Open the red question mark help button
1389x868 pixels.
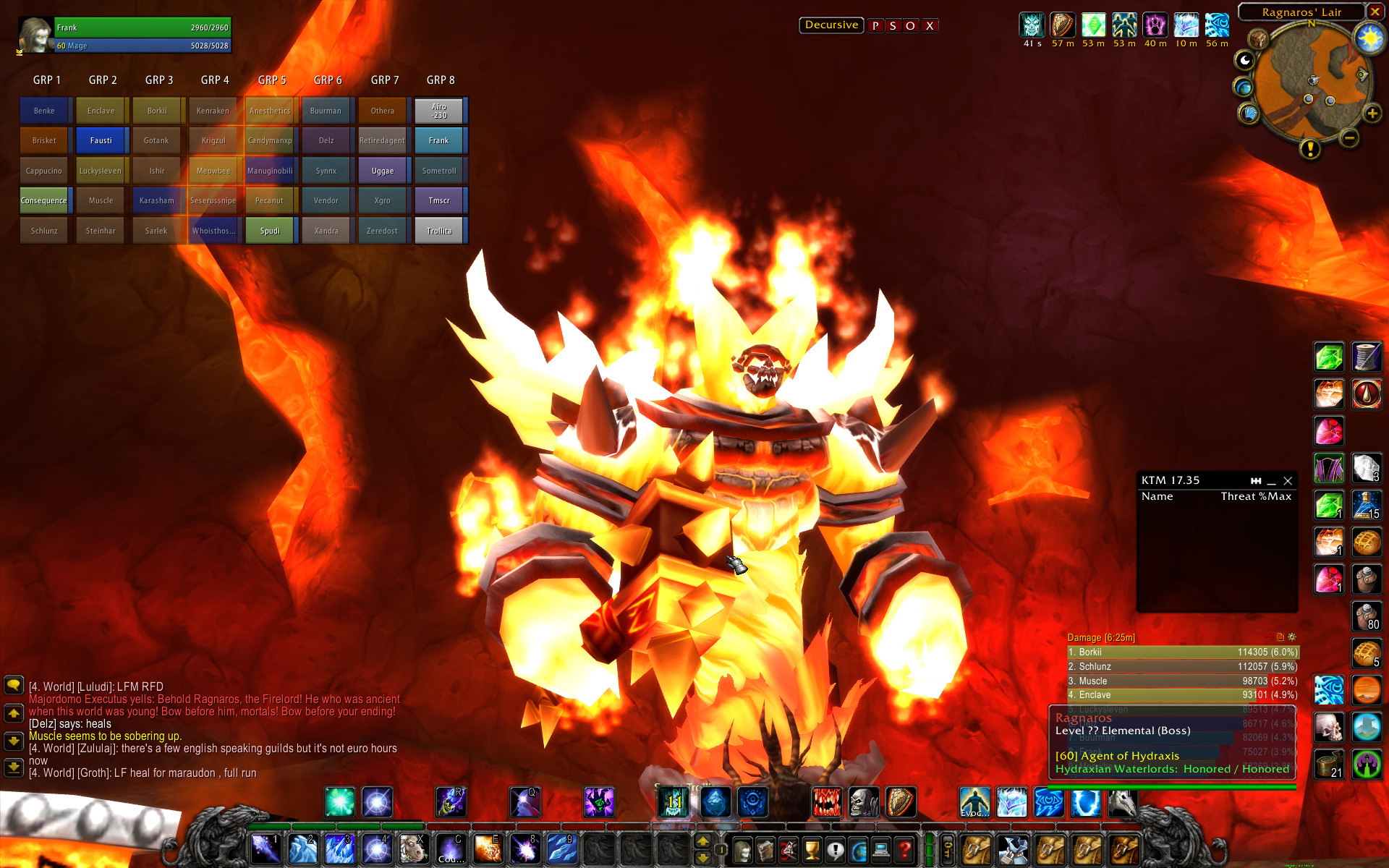pos(904,850)
